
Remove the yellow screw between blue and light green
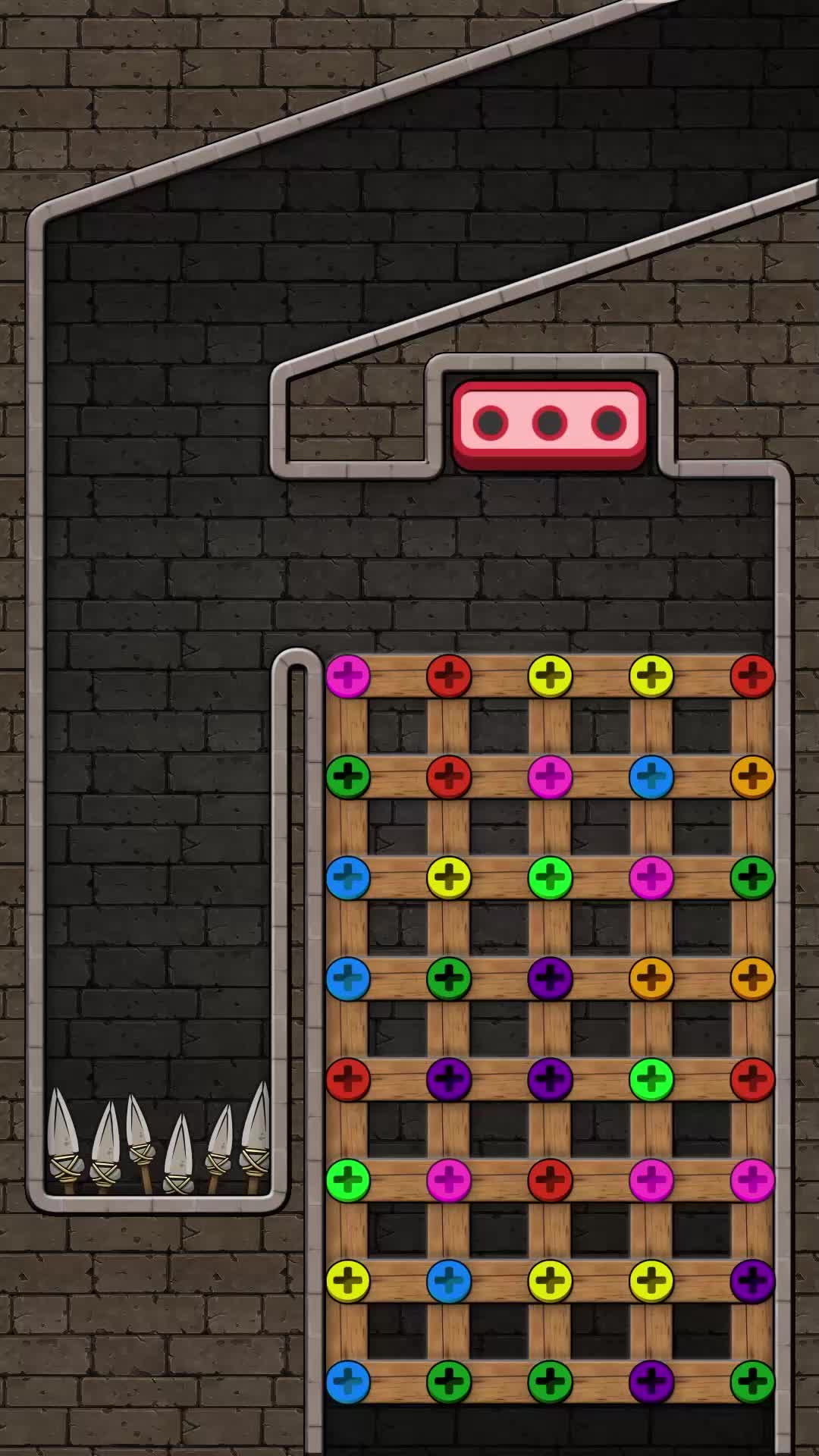tap(449, 877)
